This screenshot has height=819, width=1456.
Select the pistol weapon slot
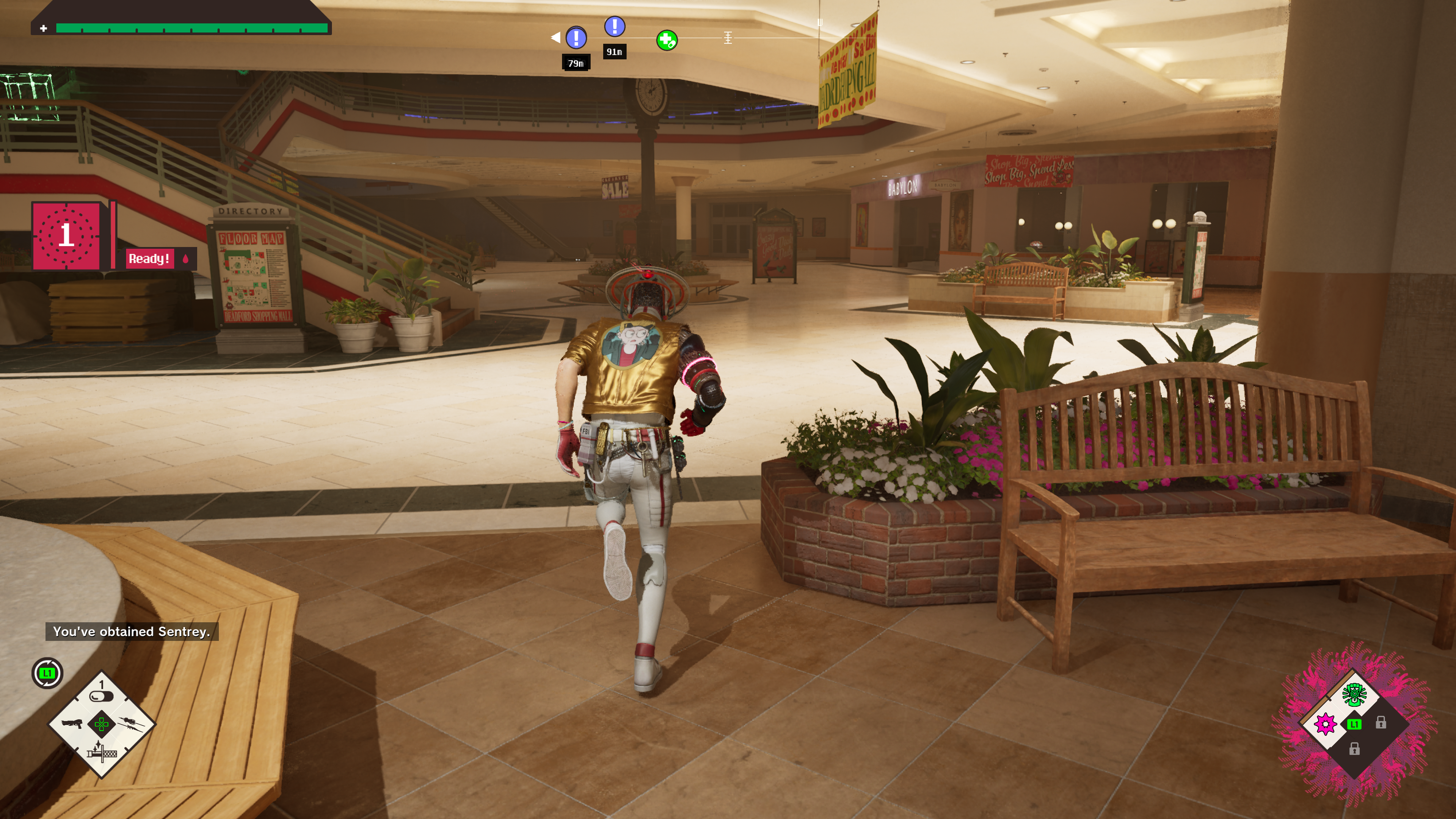tap(72, 724)
